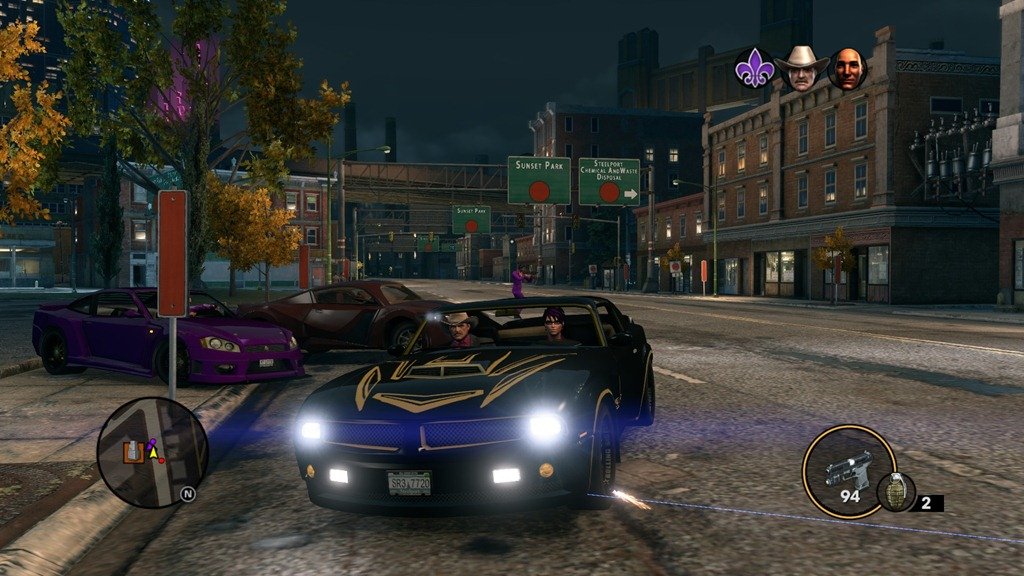Click the purple fleur-de-lis Saints icon
This screenshot has height=576, width=1024.
pyautogui.click(x=755, y=69)
